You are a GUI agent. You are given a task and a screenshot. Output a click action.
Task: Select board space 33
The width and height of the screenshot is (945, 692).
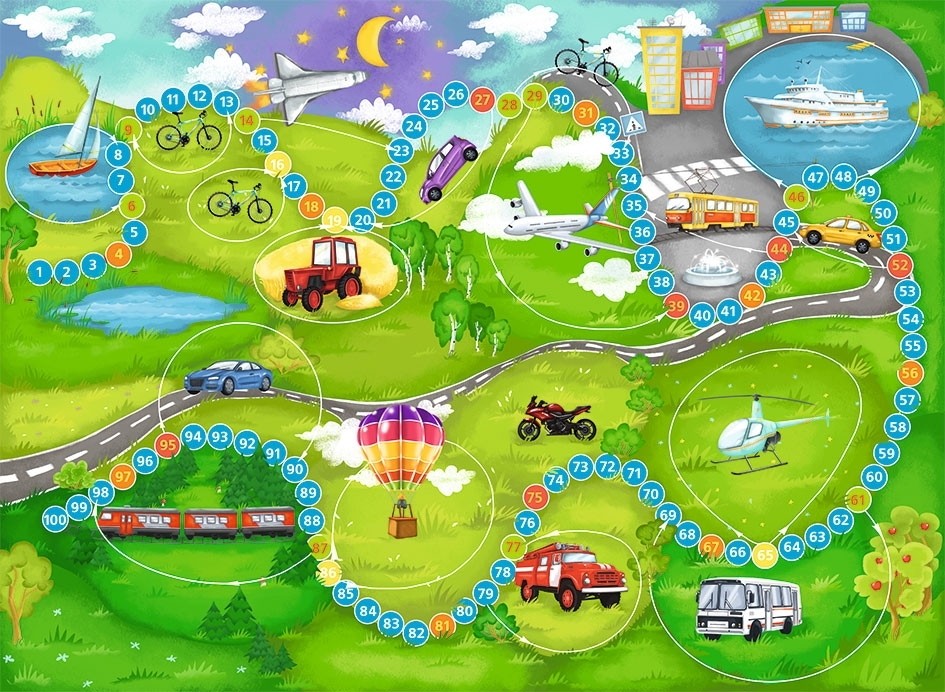[621, 153]
